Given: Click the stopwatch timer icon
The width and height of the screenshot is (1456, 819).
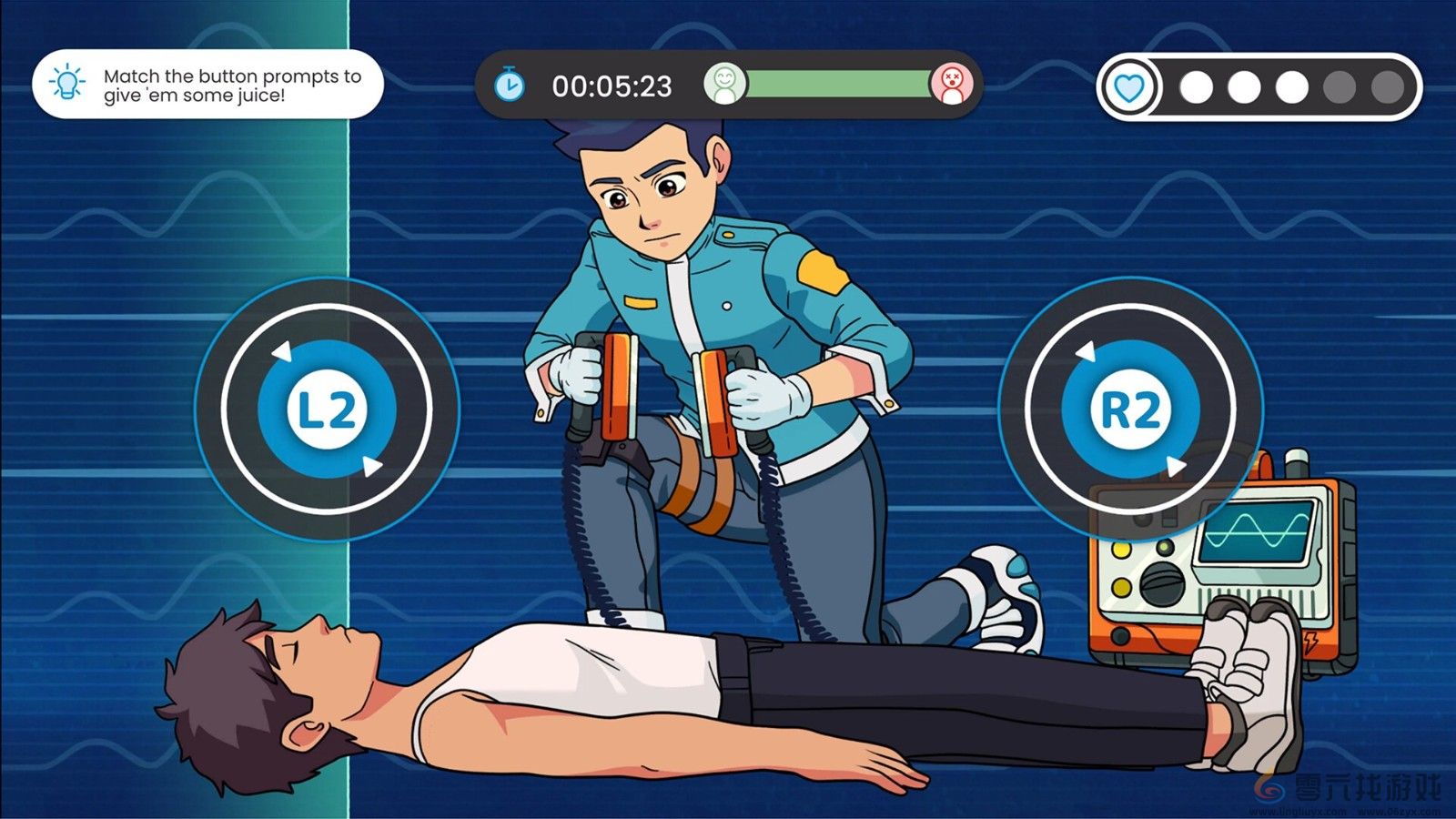Looking at the screenshot, I should click(x=510, y=86).
